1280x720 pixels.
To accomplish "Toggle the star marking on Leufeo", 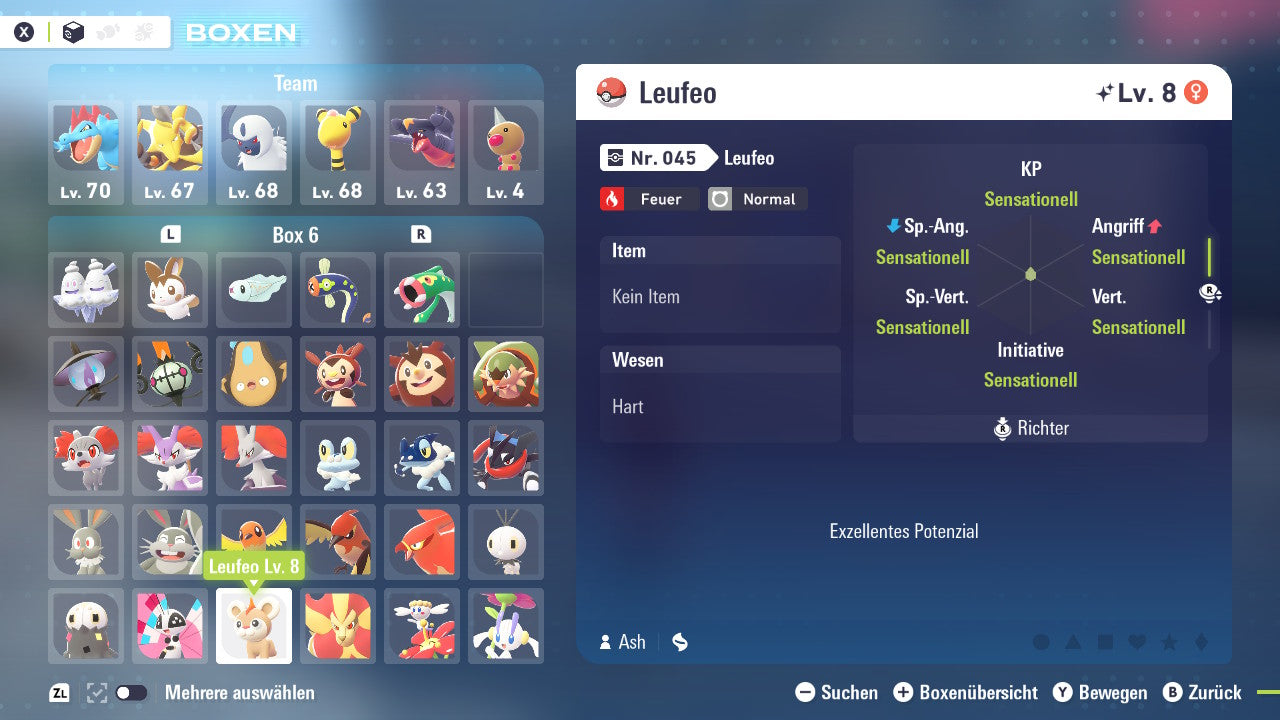I will pyautogui.click(x=1168, y=642).
